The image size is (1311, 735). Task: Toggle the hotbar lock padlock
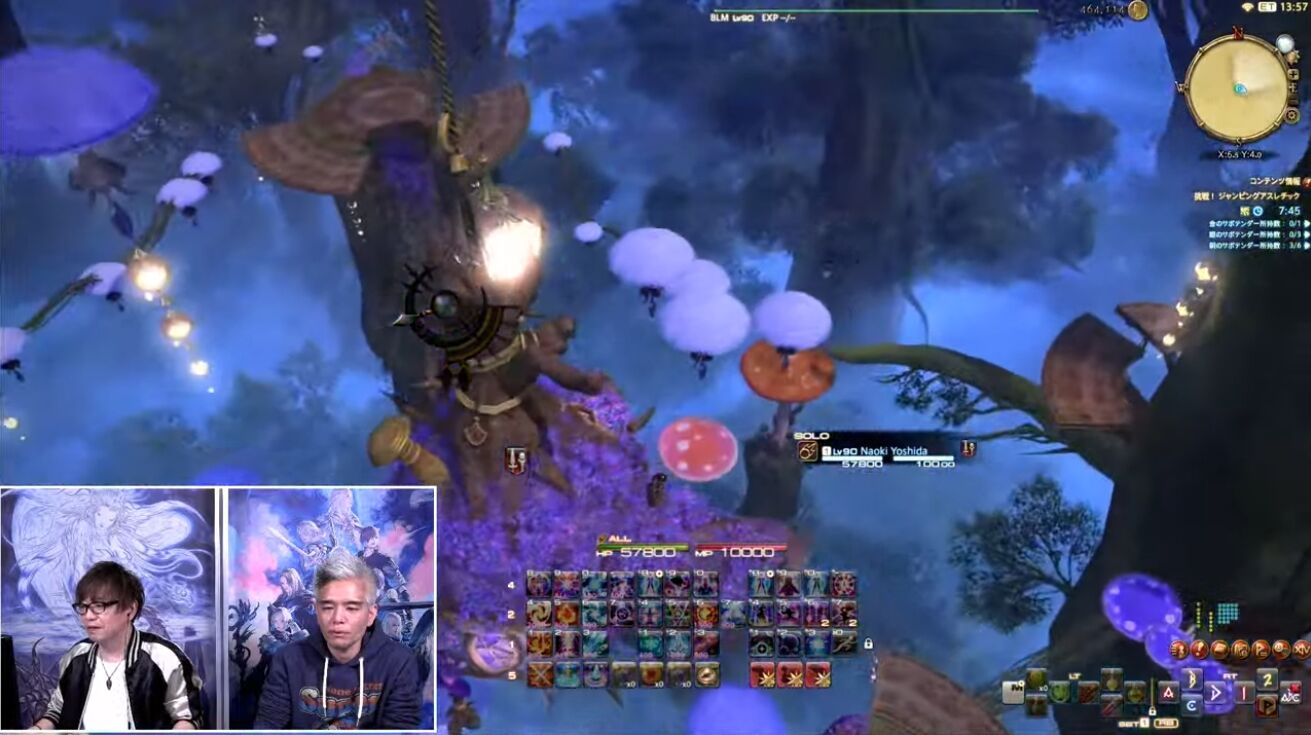pyautogui.click(x=868, y=644)
